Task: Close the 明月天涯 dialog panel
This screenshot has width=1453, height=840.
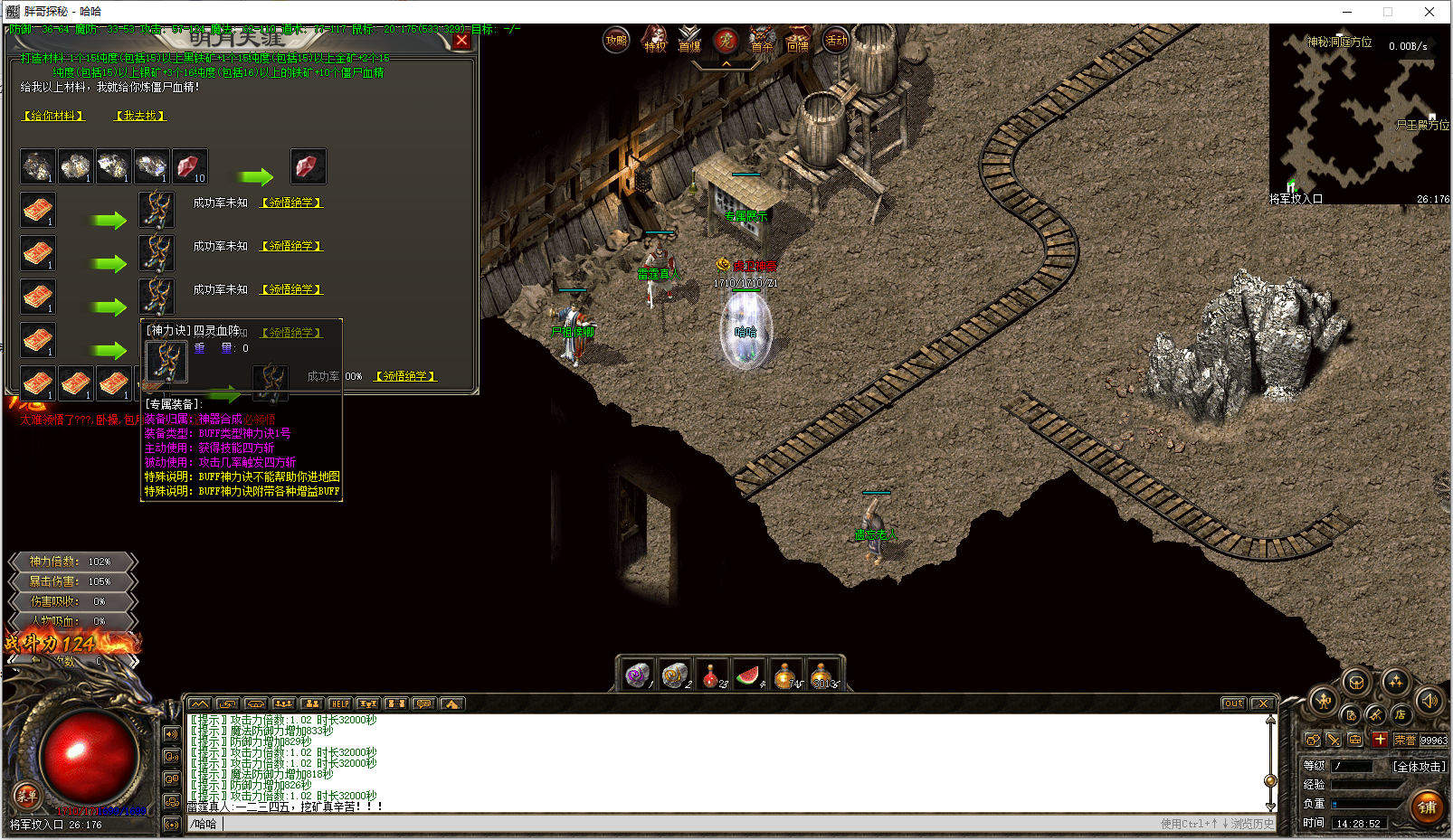Action: pyautogui.click(x=461, y=41)
